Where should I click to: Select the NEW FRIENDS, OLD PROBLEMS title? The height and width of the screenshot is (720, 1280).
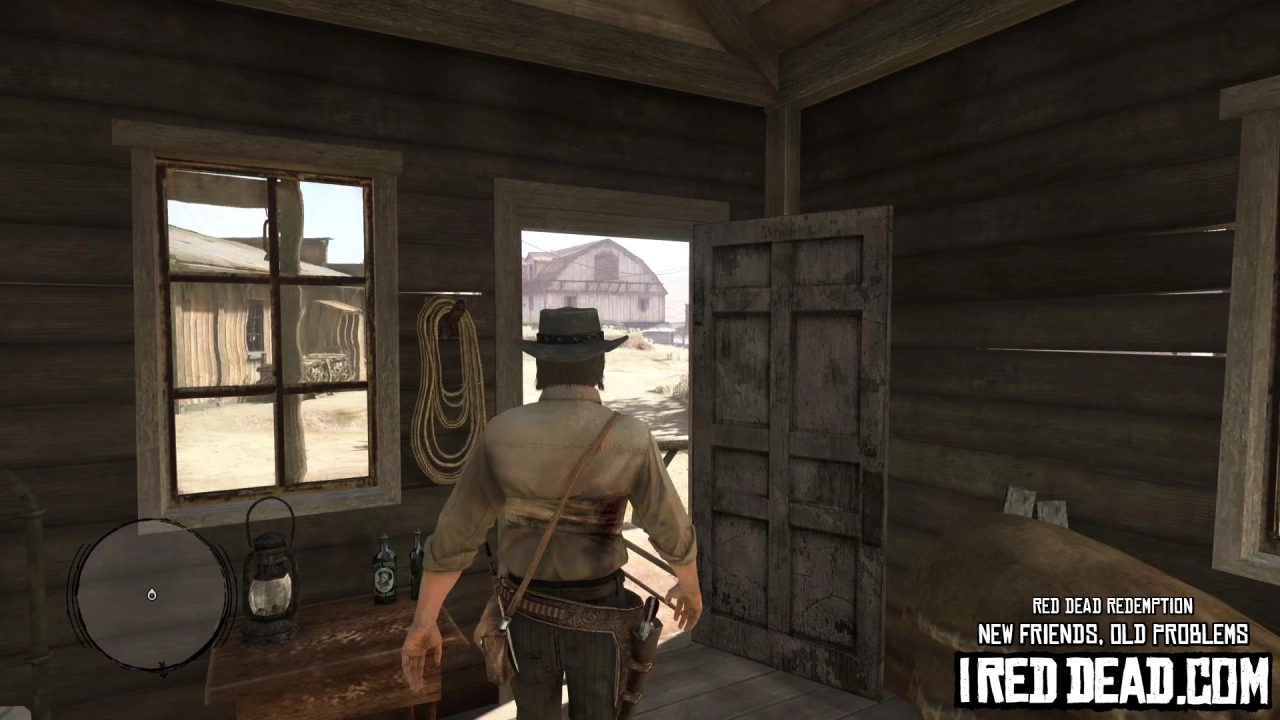pos(1112,633)
